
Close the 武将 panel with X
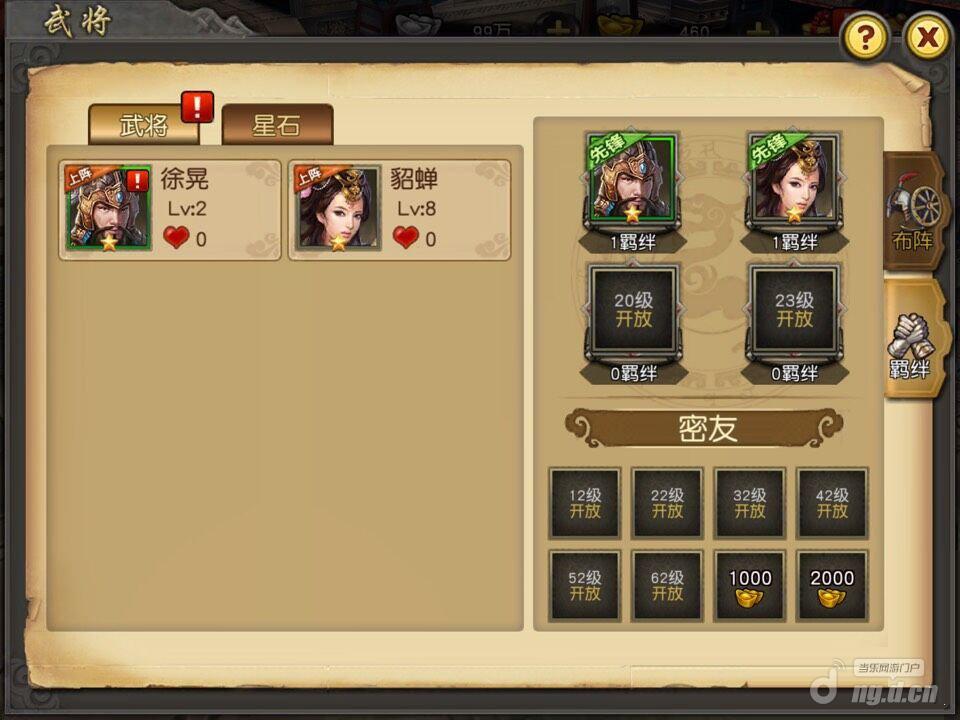[928, 38]
